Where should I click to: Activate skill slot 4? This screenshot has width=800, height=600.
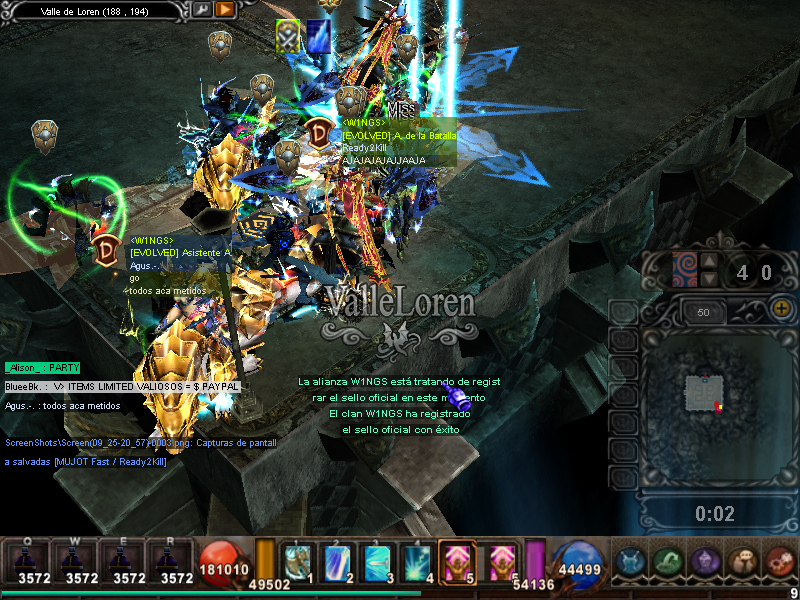pos(417,560)
